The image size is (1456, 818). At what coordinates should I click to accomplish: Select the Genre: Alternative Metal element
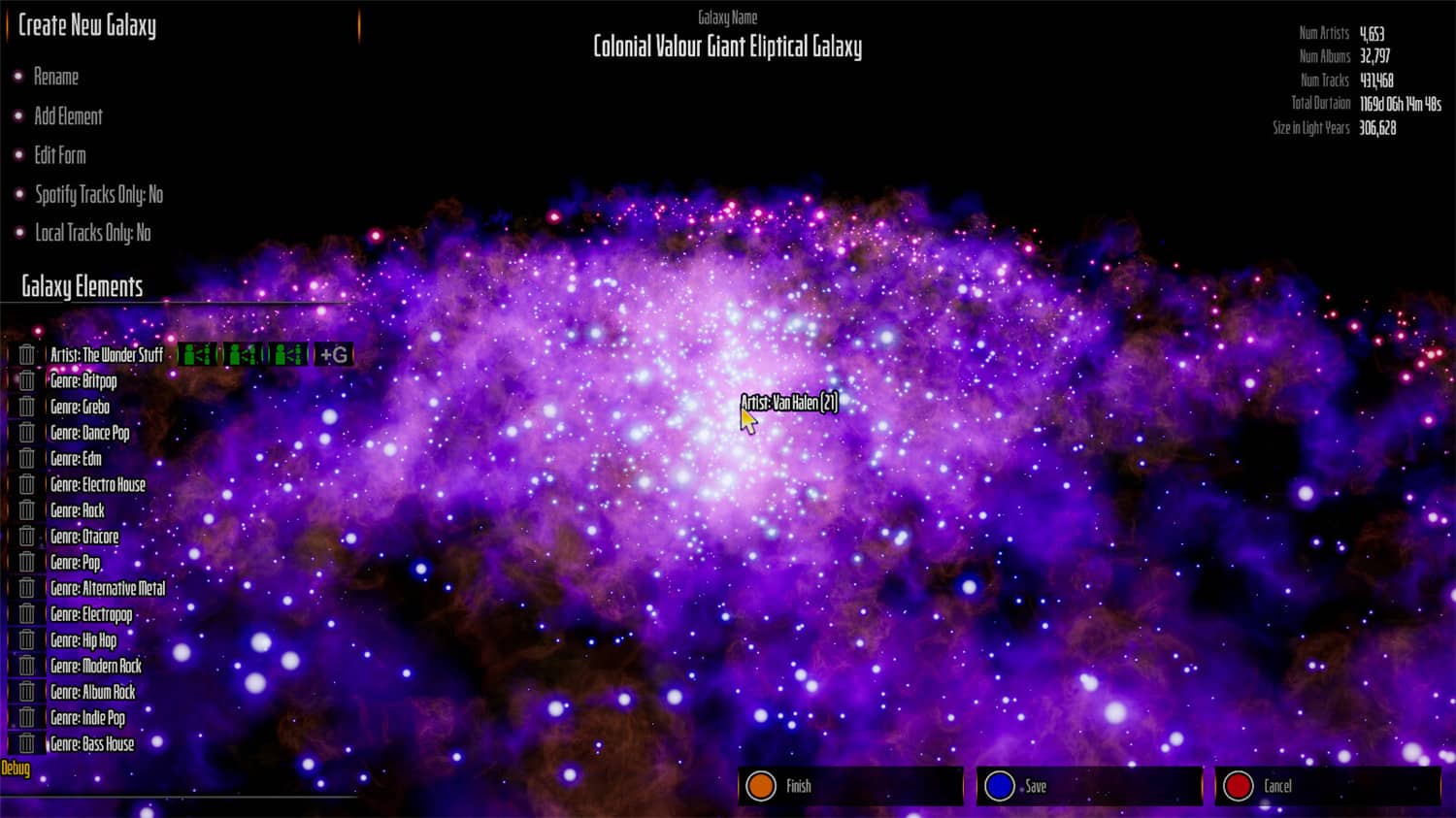pyautogui.click(x=108, y=587)
